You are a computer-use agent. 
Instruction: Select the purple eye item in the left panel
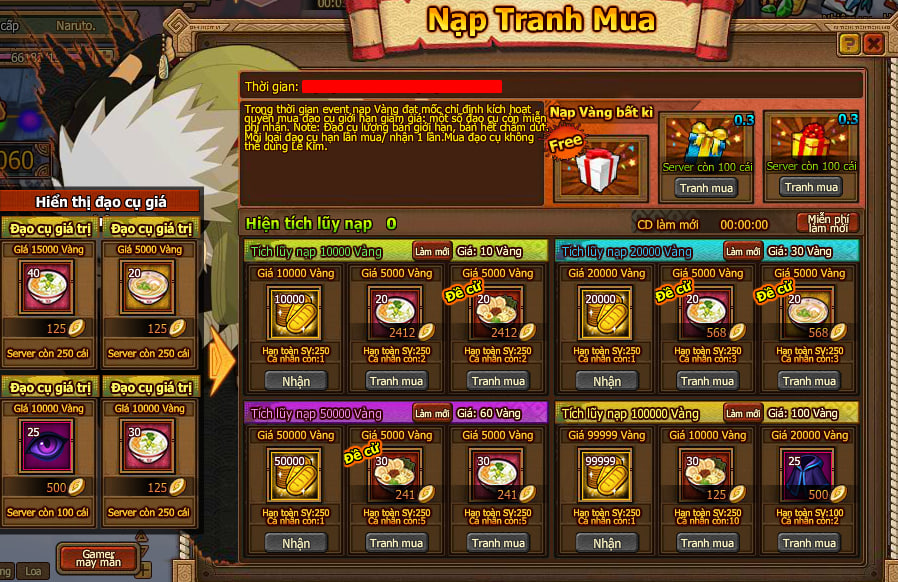(x=46, y=448)
